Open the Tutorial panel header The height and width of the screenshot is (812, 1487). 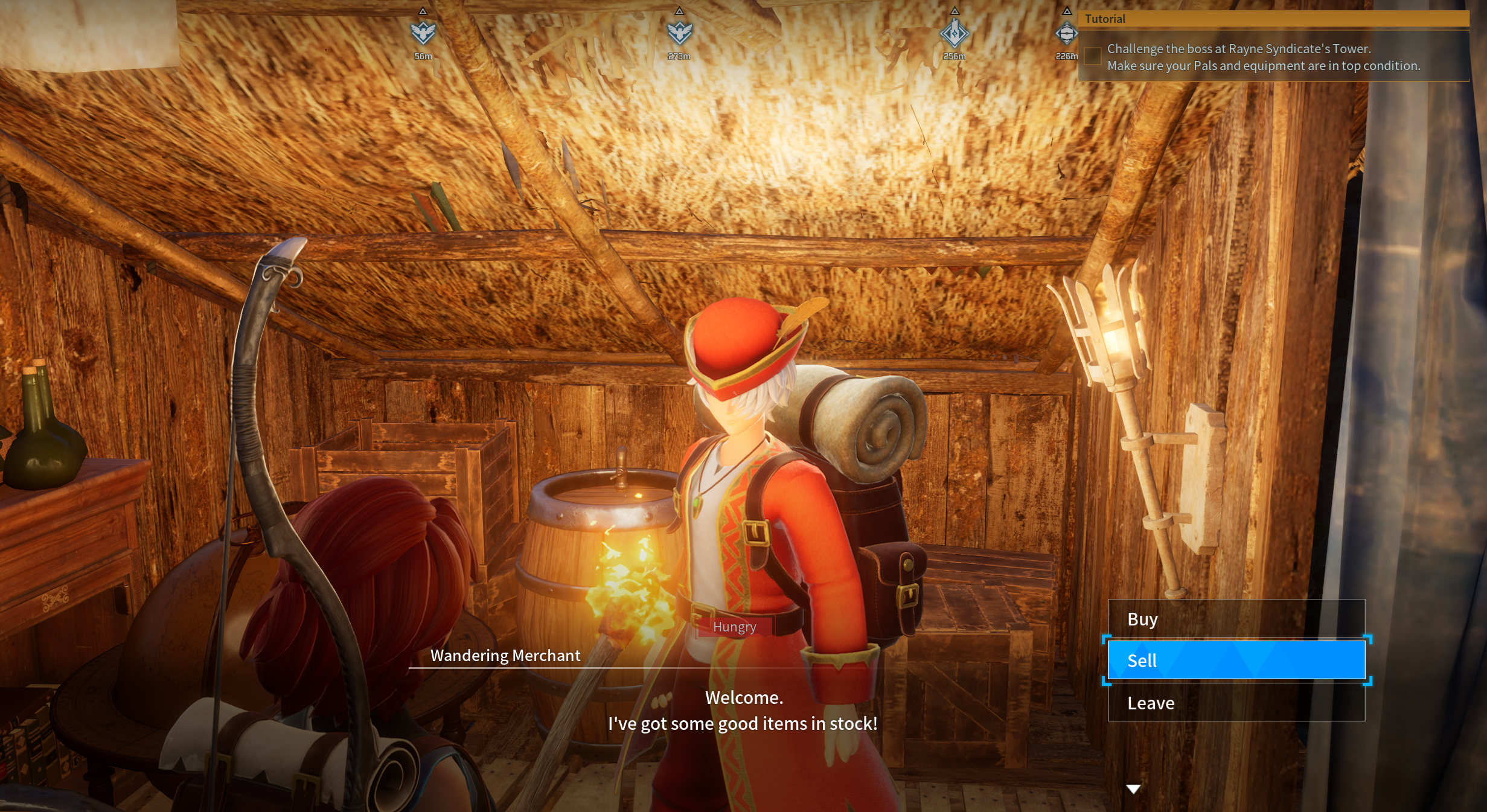[1105, 19]
